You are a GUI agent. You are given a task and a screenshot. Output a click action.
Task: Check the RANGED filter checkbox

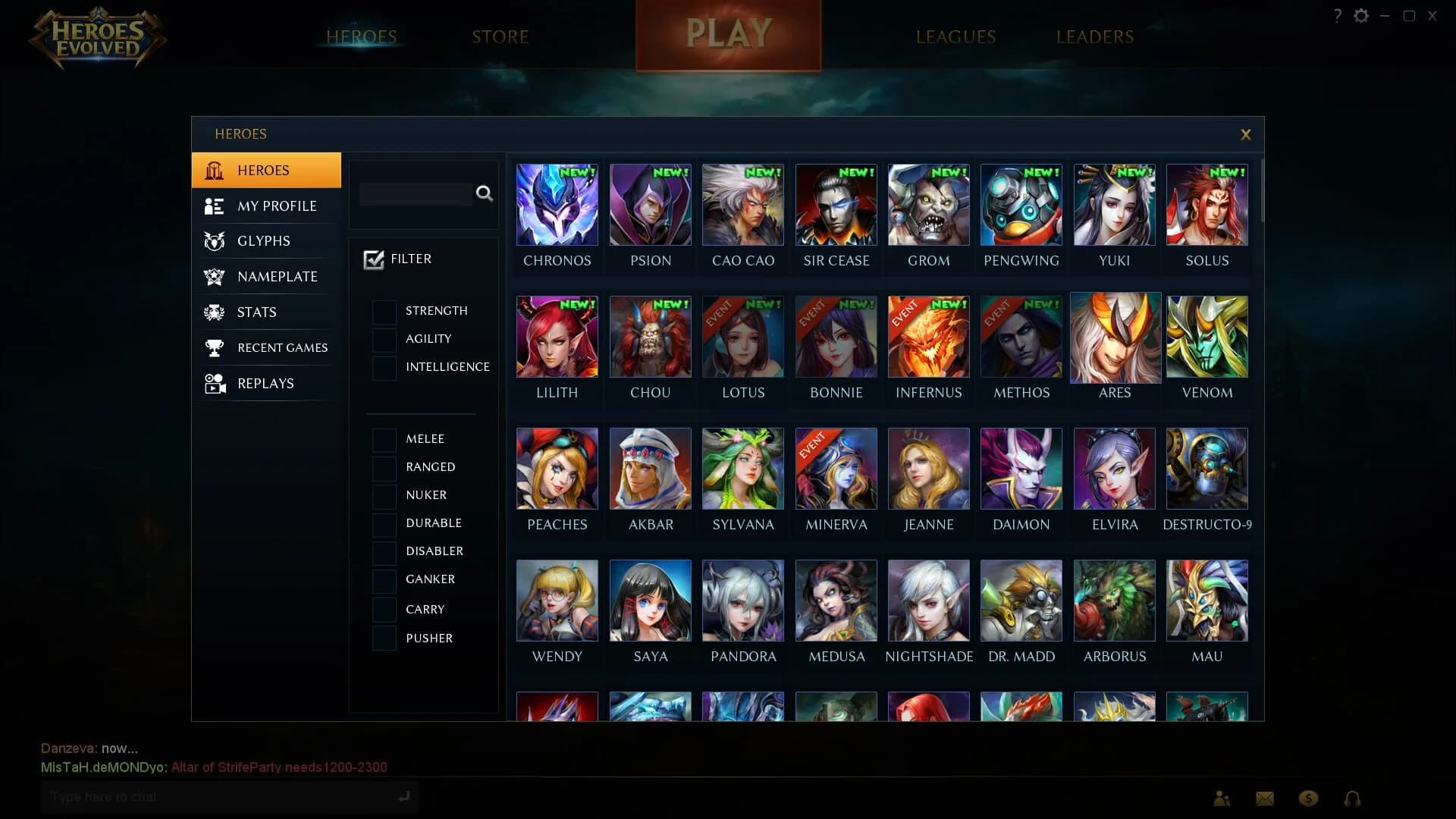[x=384, y=468]
